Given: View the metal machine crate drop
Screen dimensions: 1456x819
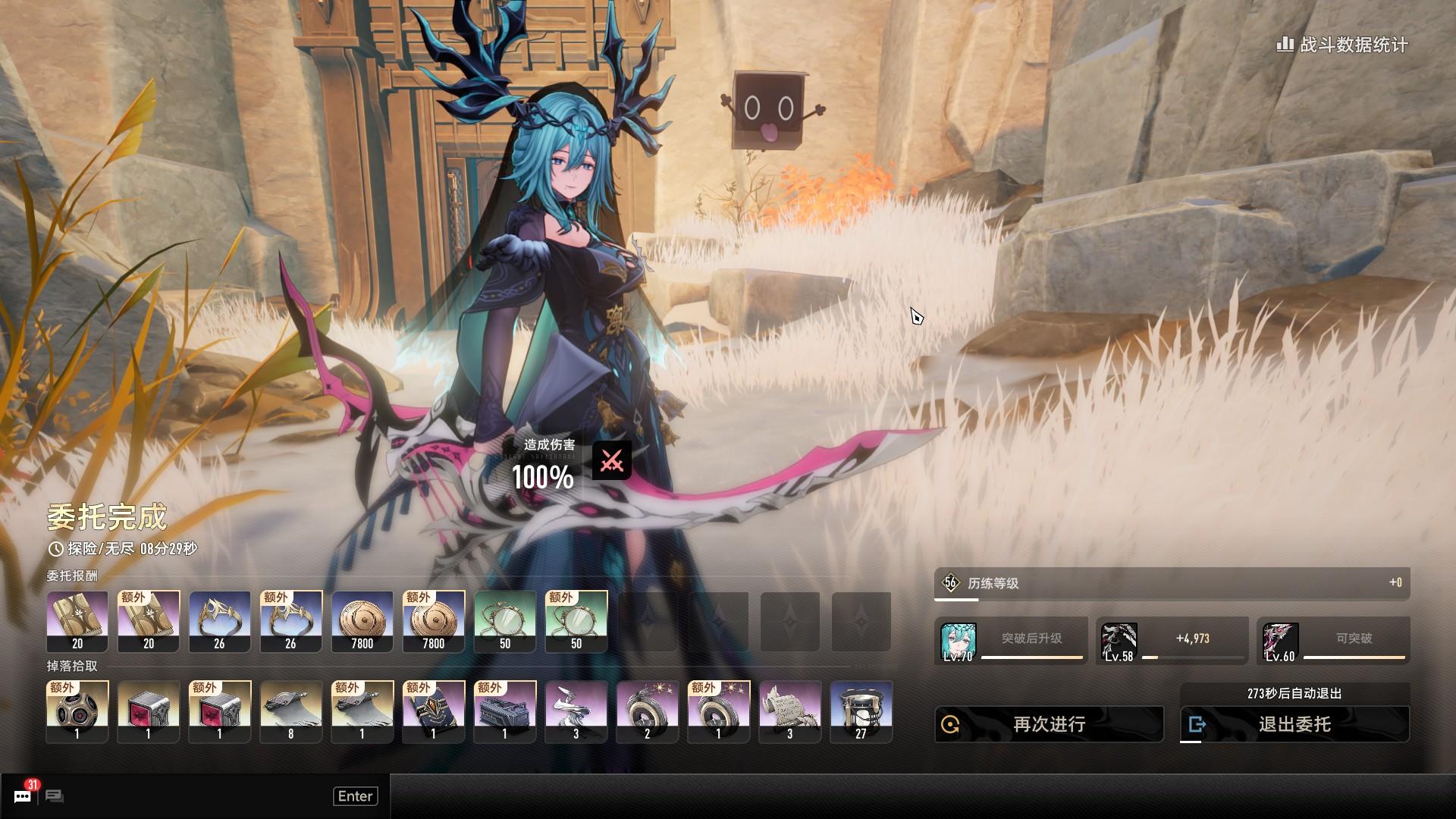Looking at the screenshot, I should 505,711.
